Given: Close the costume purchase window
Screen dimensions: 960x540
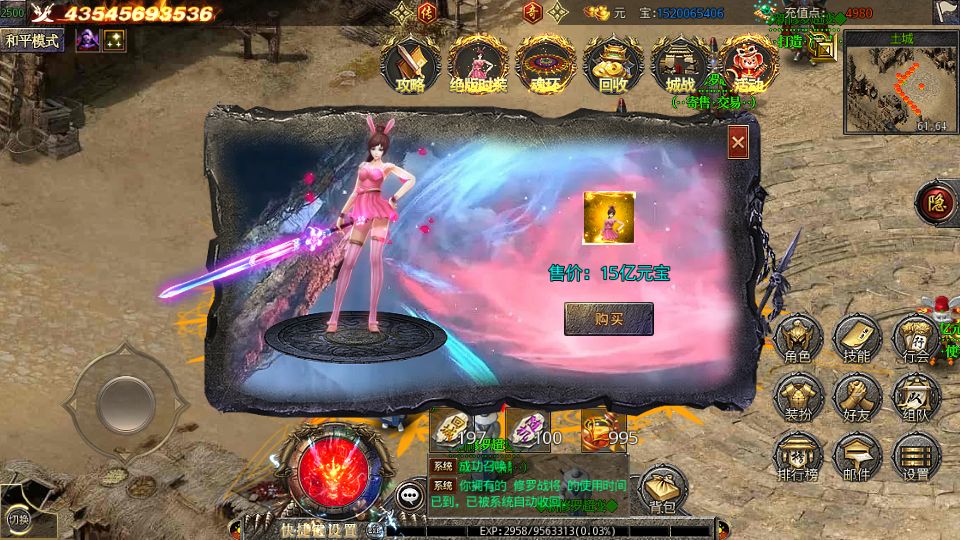Looking at the screenshot, I should [x=738, y=143].
